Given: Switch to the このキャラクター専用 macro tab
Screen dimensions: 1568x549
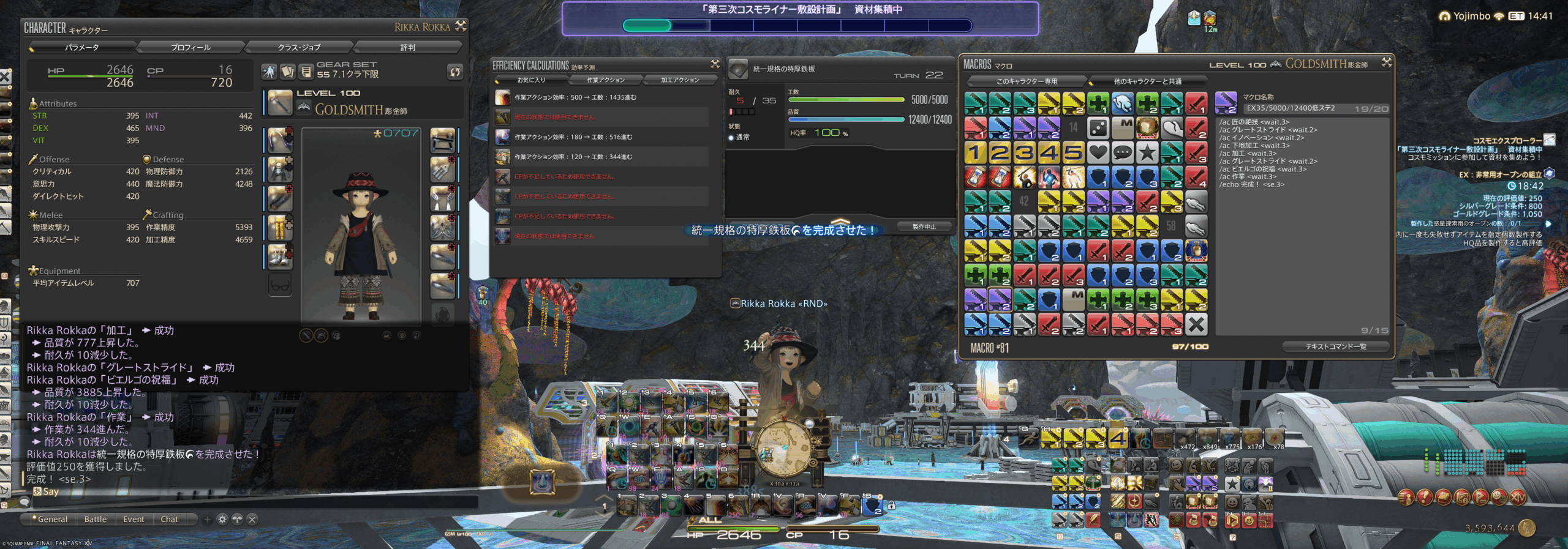Looking at the screenshot, I should click(x=1027, y=81).
